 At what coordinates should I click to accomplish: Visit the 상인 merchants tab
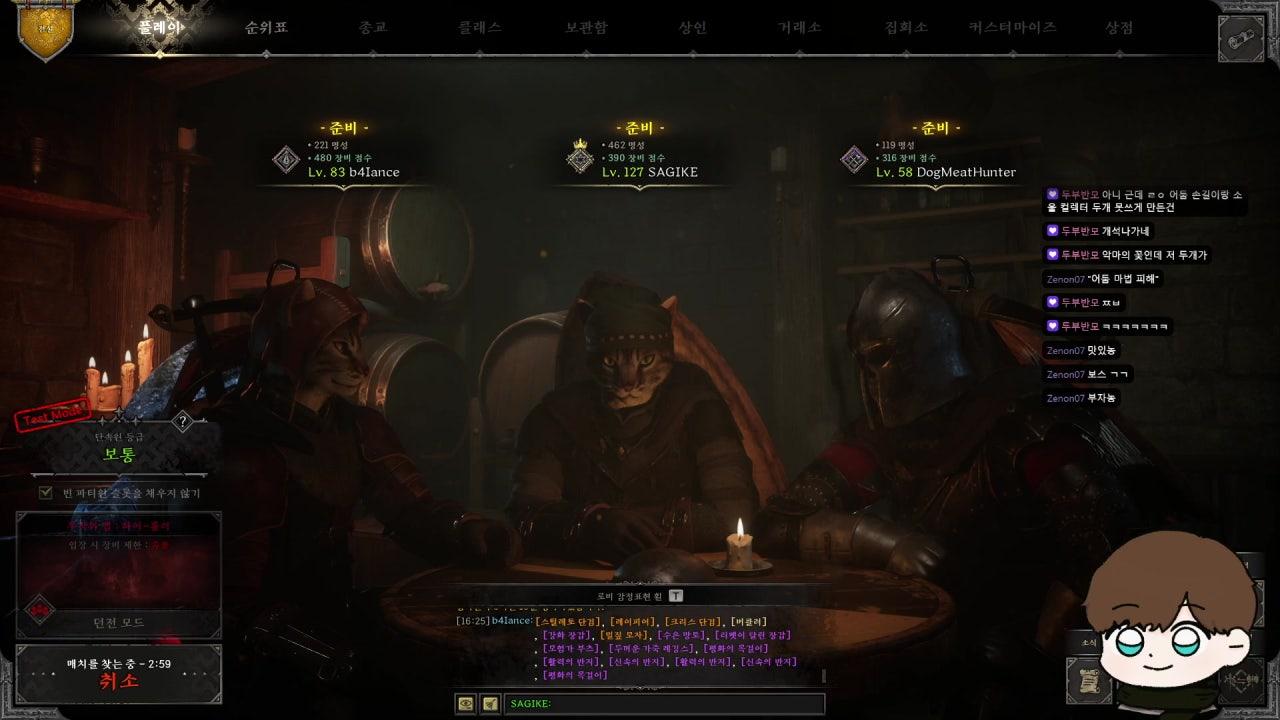[692, 28]
